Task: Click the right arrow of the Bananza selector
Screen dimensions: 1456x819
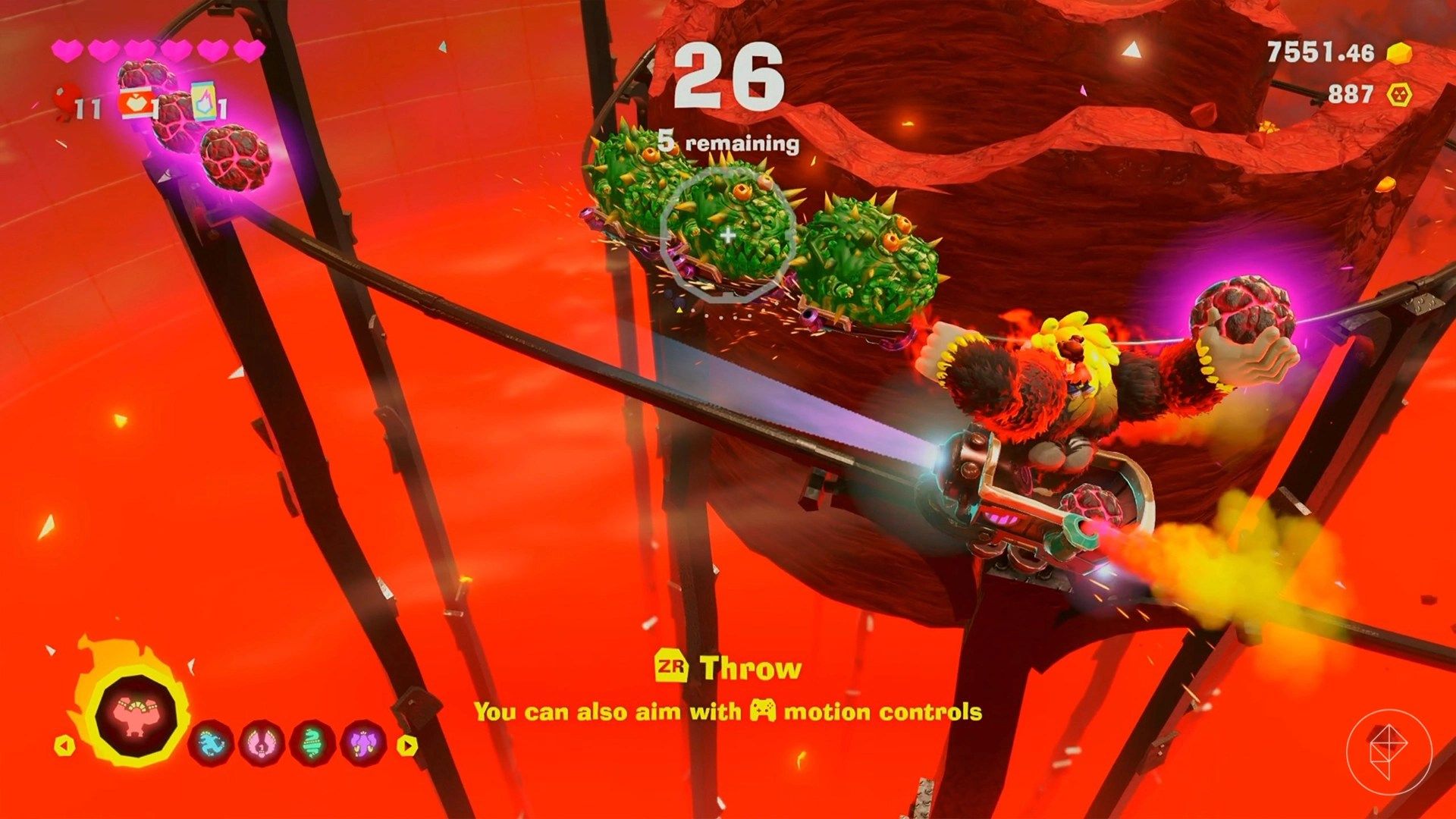Action: coord(408,745)
